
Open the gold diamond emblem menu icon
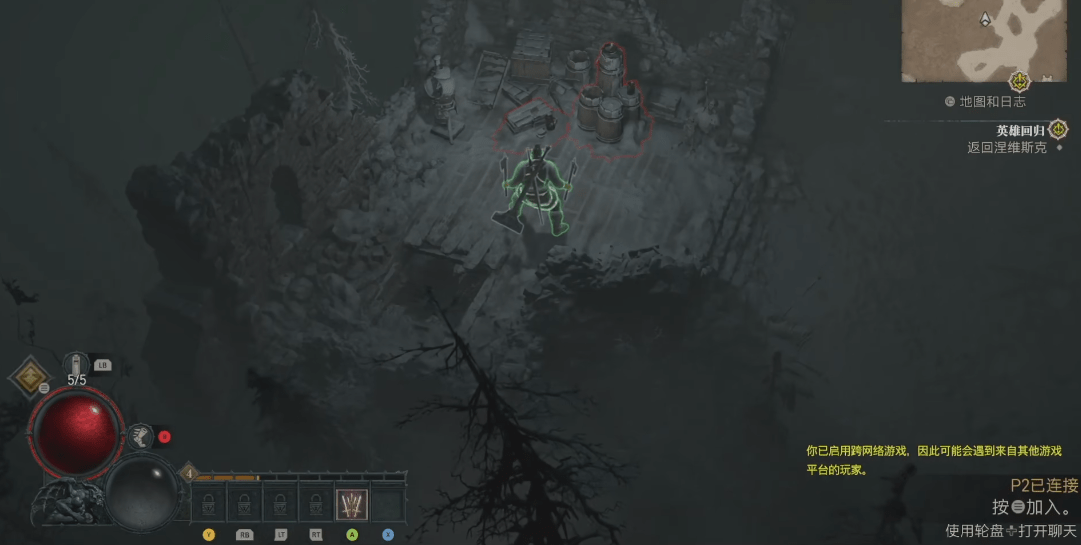(28, 378)
